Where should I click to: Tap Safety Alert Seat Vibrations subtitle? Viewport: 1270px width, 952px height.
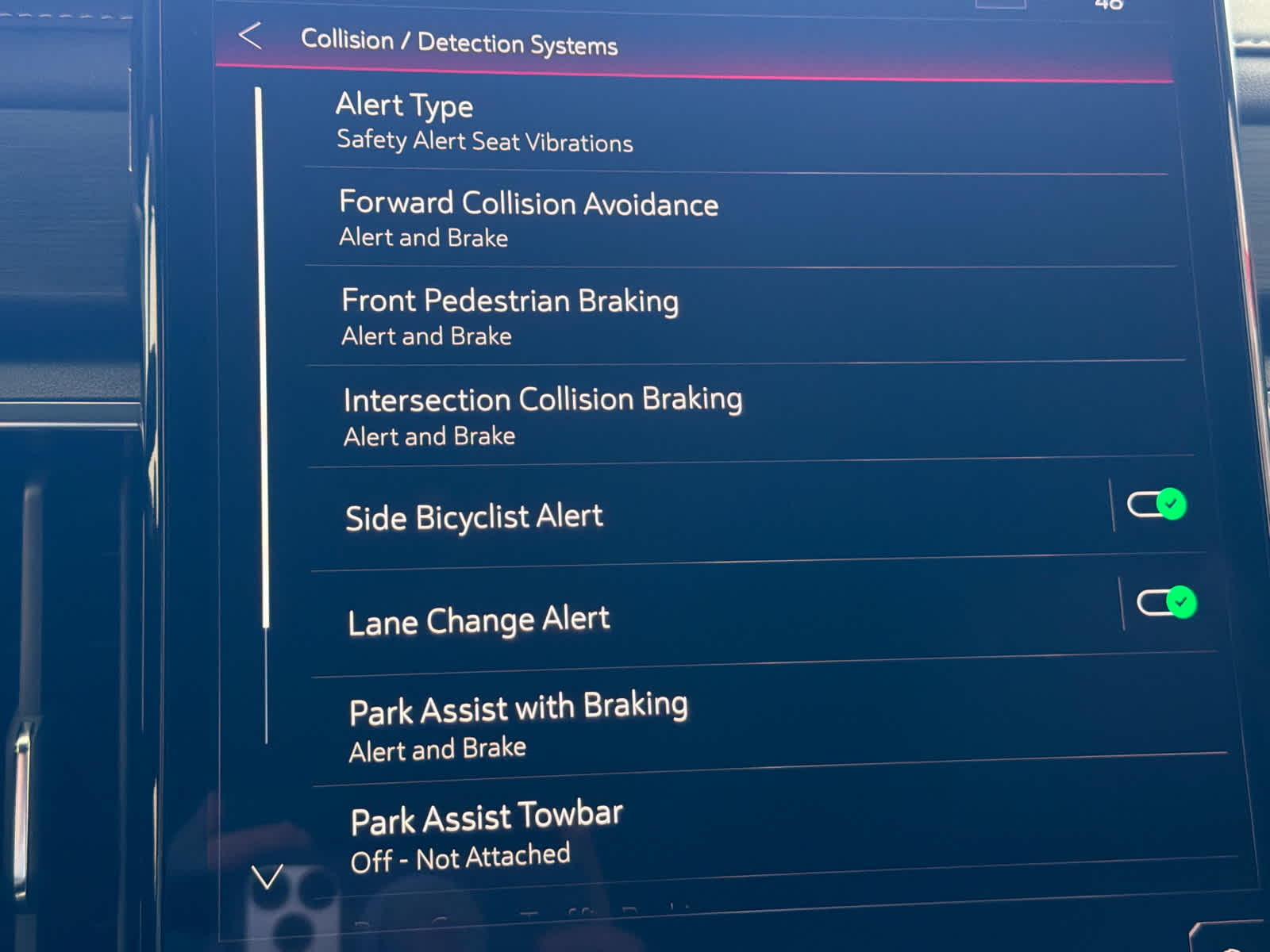[x=484, y=143]
